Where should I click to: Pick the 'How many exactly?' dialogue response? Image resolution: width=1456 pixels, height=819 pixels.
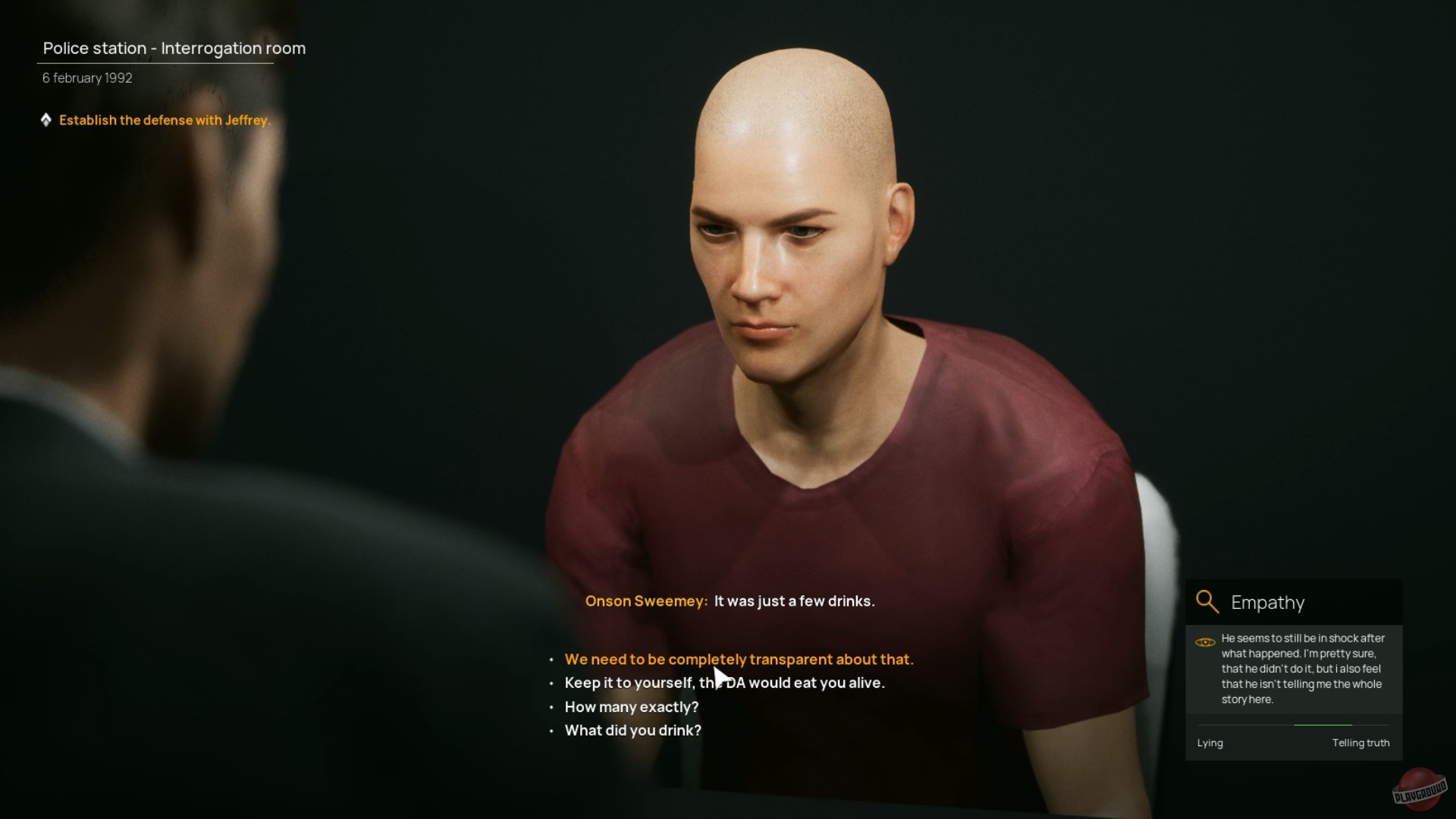tap(631, 708)
